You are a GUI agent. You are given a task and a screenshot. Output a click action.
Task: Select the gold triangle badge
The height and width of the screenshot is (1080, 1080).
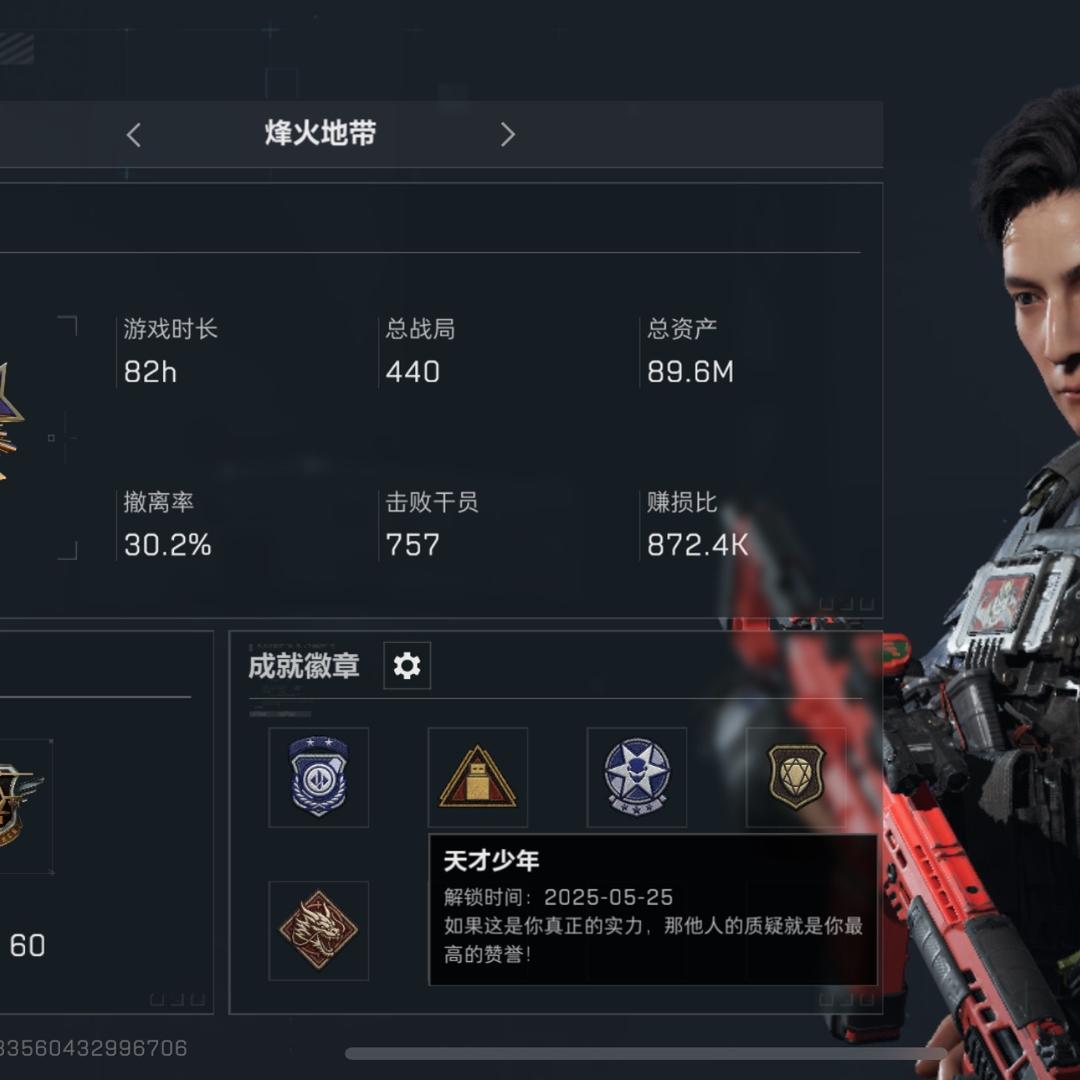[x=477, y=777]
